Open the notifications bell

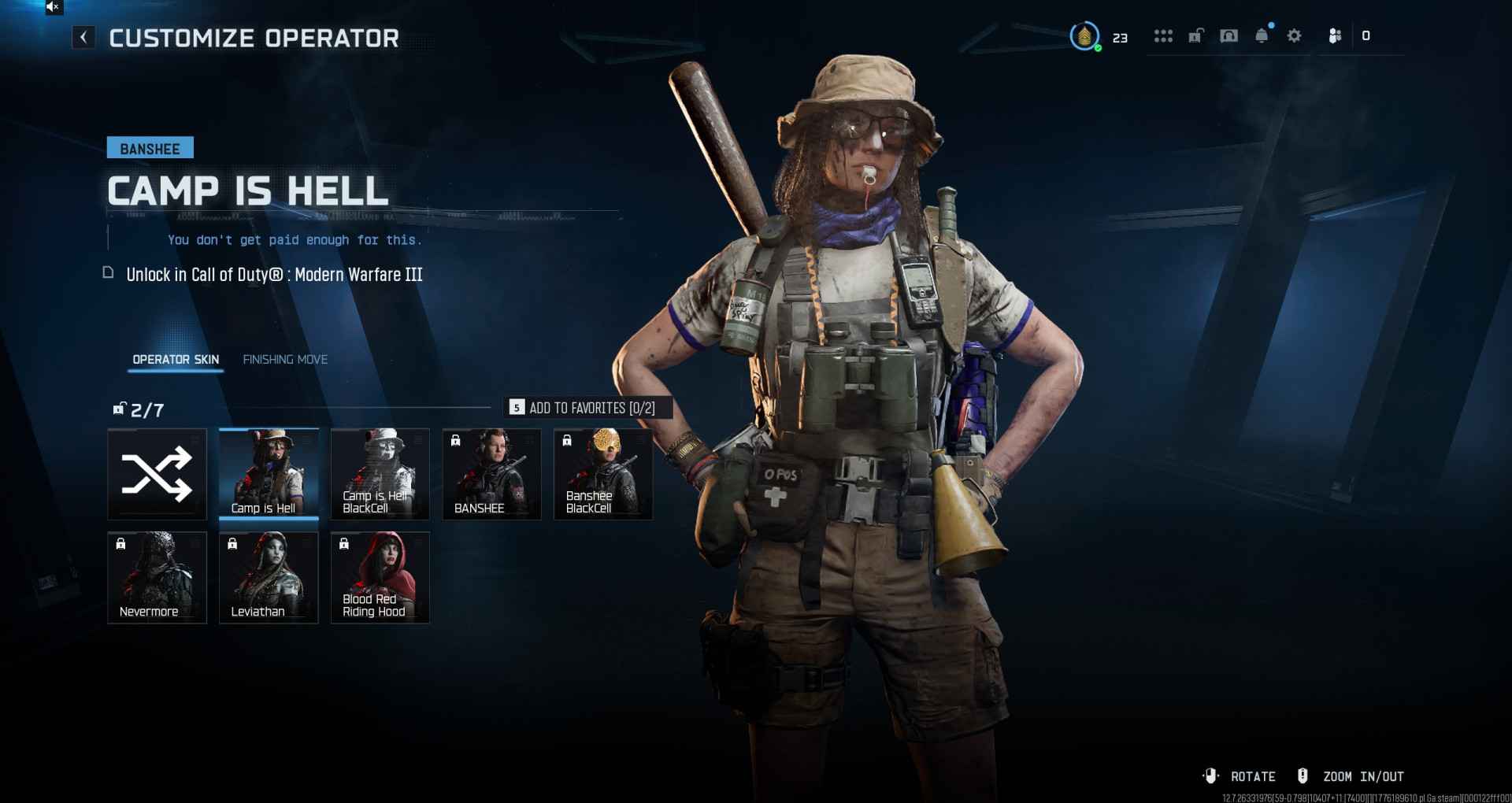(1262, 36)
